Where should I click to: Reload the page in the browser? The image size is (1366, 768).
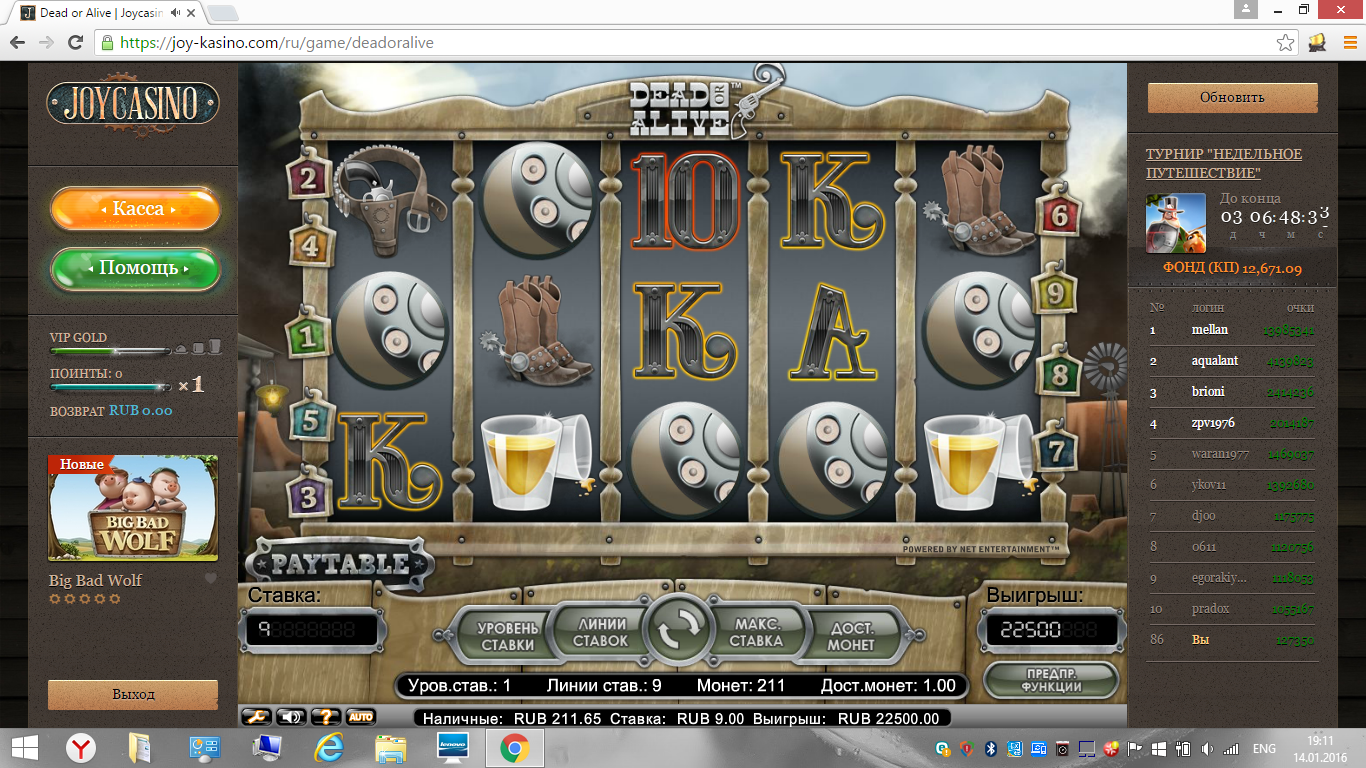pos(75,43)
